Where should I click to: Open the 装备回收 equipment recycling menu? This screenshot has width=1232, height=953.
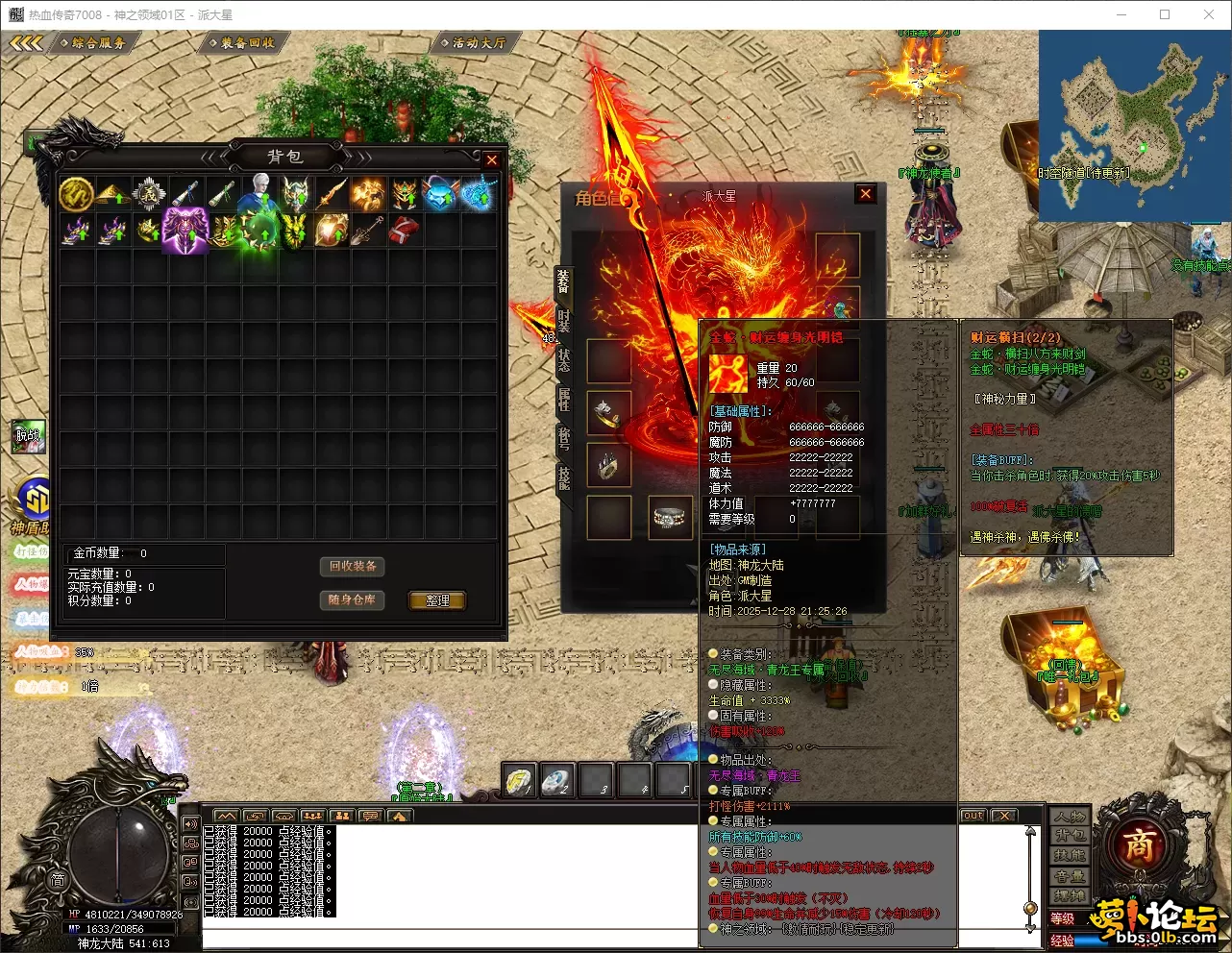click(x=246, y=43)
